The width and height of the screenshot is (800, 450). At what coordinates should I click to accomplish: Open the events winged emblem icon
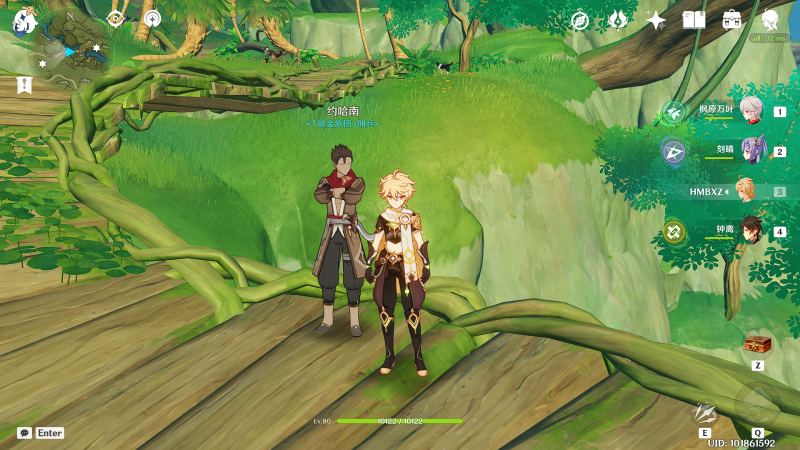(618, 19)
